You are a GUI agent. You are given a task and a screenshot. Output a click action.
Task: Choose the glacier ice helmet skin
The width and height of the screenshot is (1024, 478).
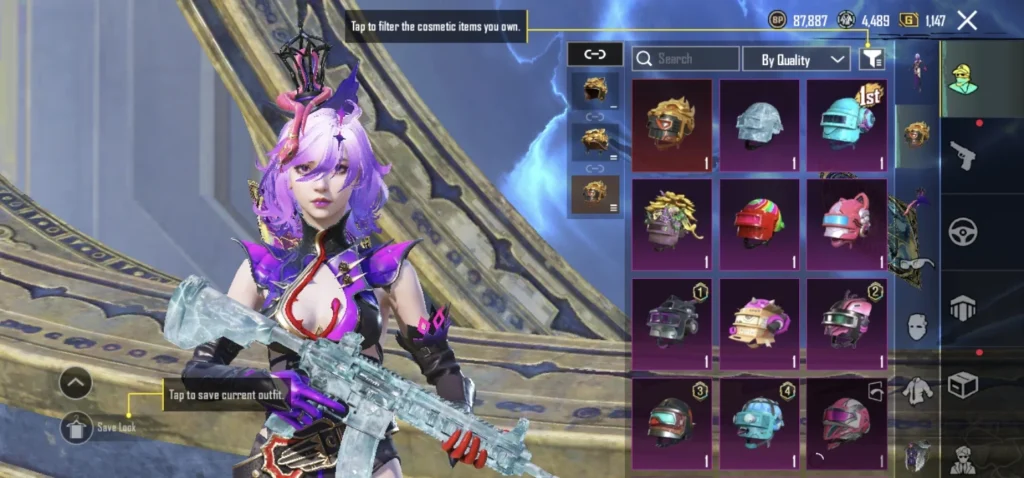(x=759, y=125)
